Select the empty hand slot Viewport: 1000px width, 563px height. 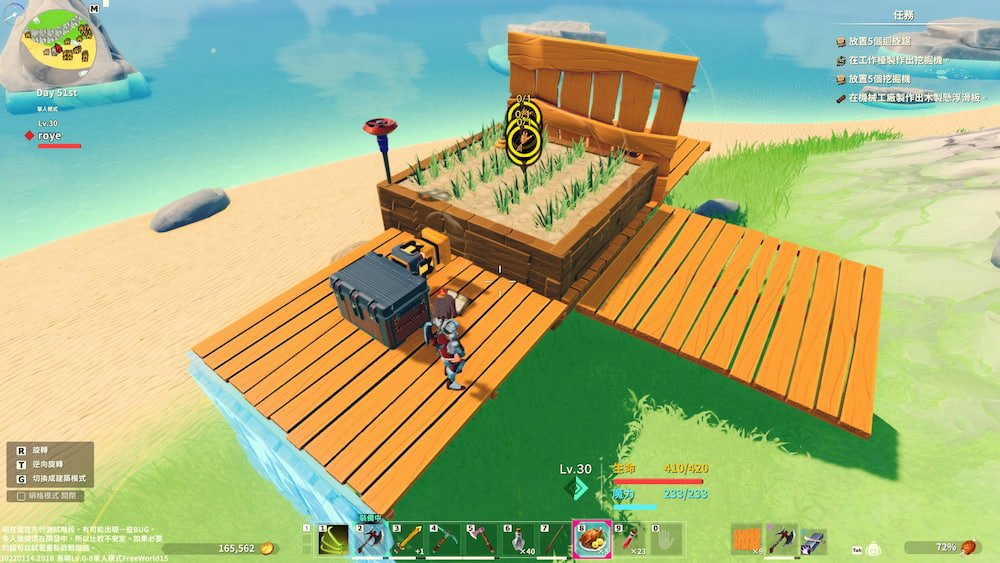[x=666, y=540]
